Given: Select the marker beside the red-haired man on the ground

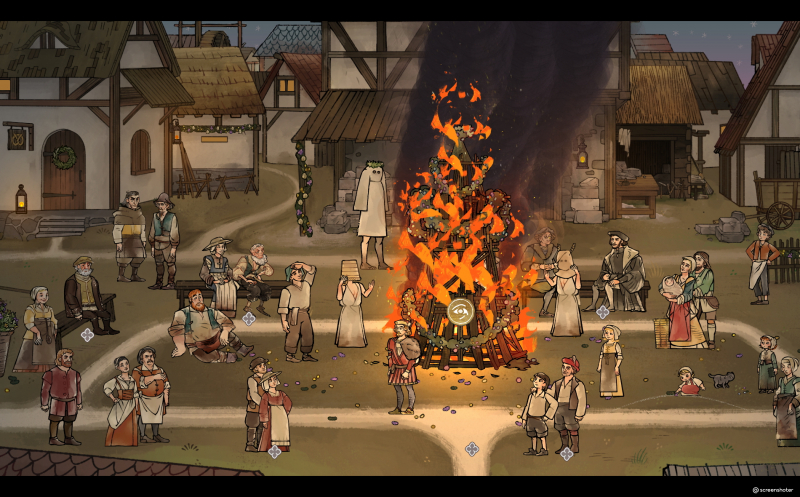Looking at the screenshot, I should (248, 319).
